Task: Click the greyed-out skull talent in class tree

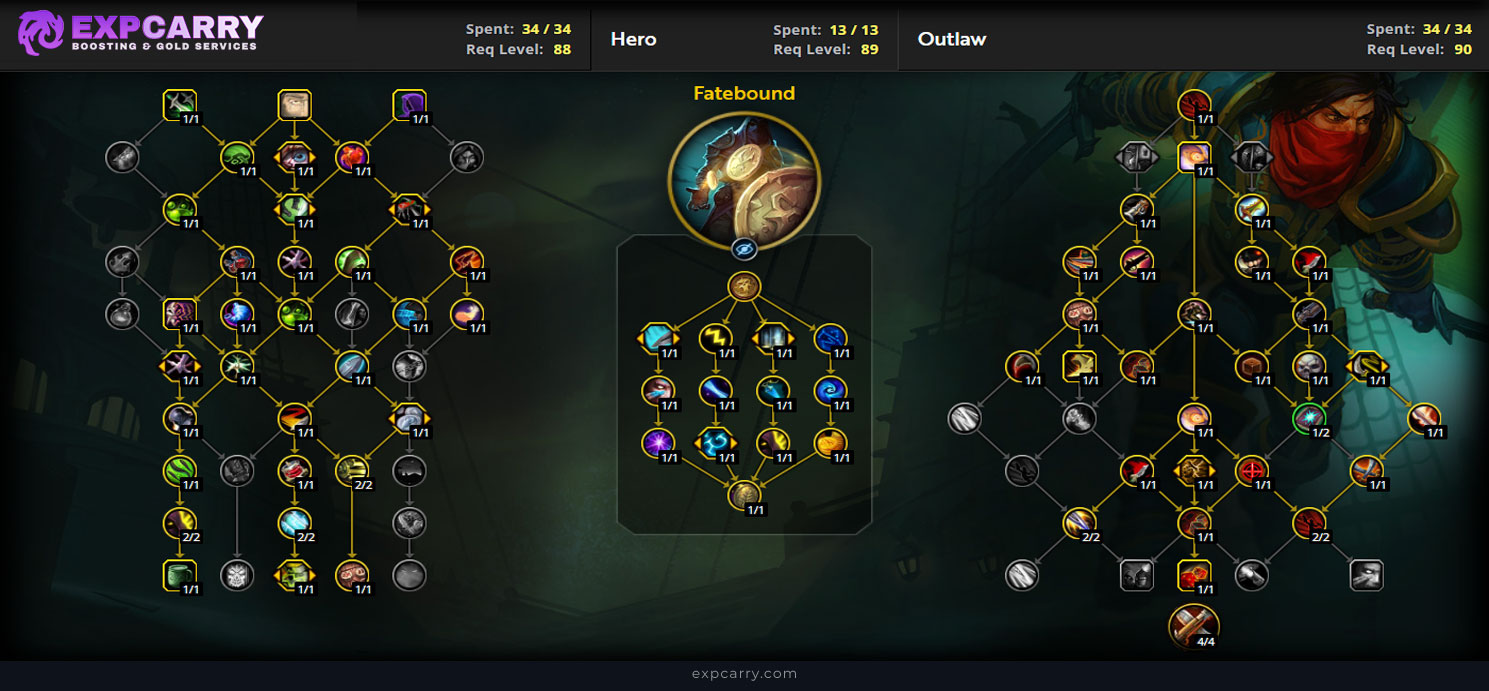Action: coord(237,575)
